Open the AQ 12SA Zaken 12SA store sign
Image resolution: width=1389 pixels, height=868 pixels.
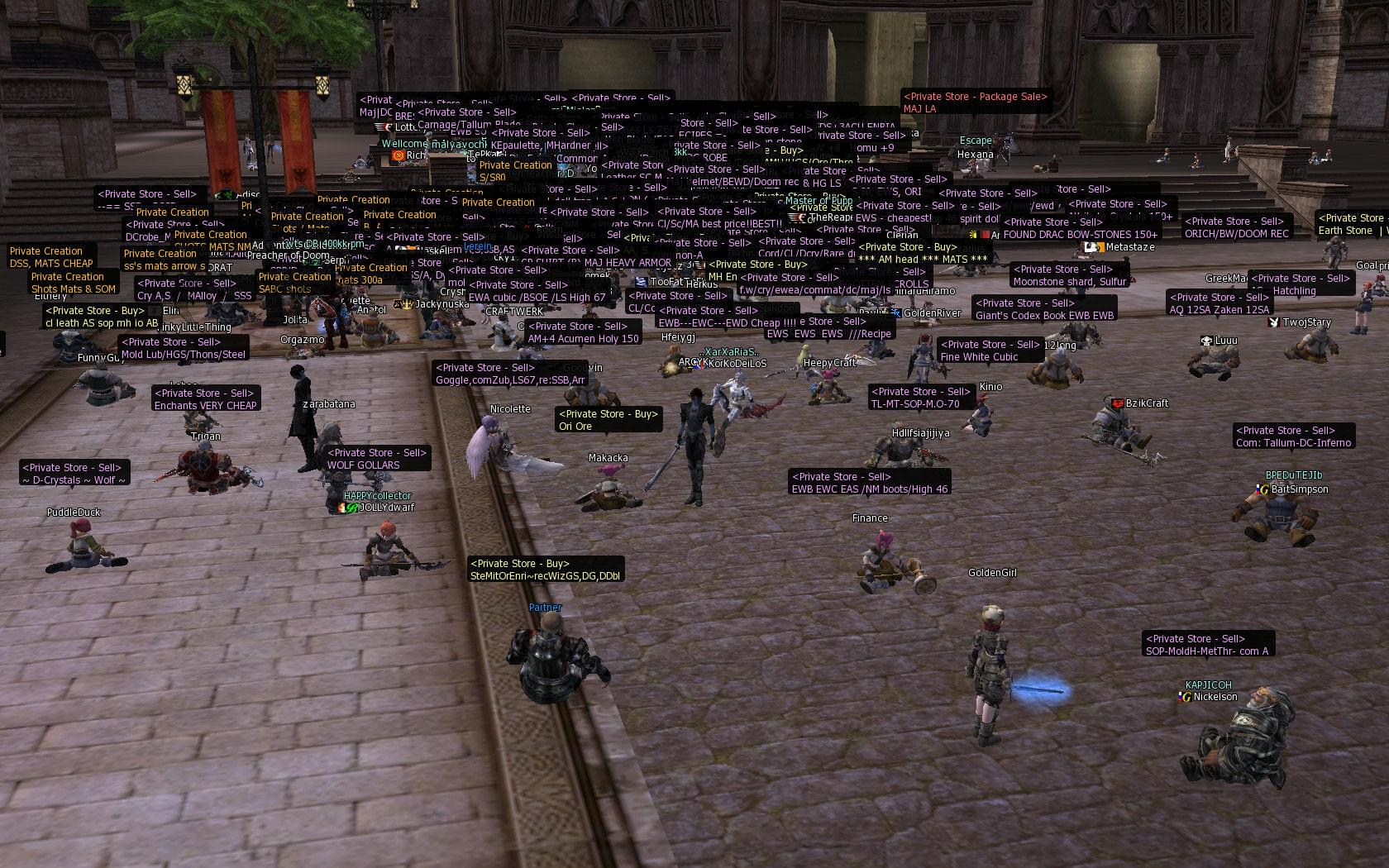pyautogui.click(x=1219, y=303)
